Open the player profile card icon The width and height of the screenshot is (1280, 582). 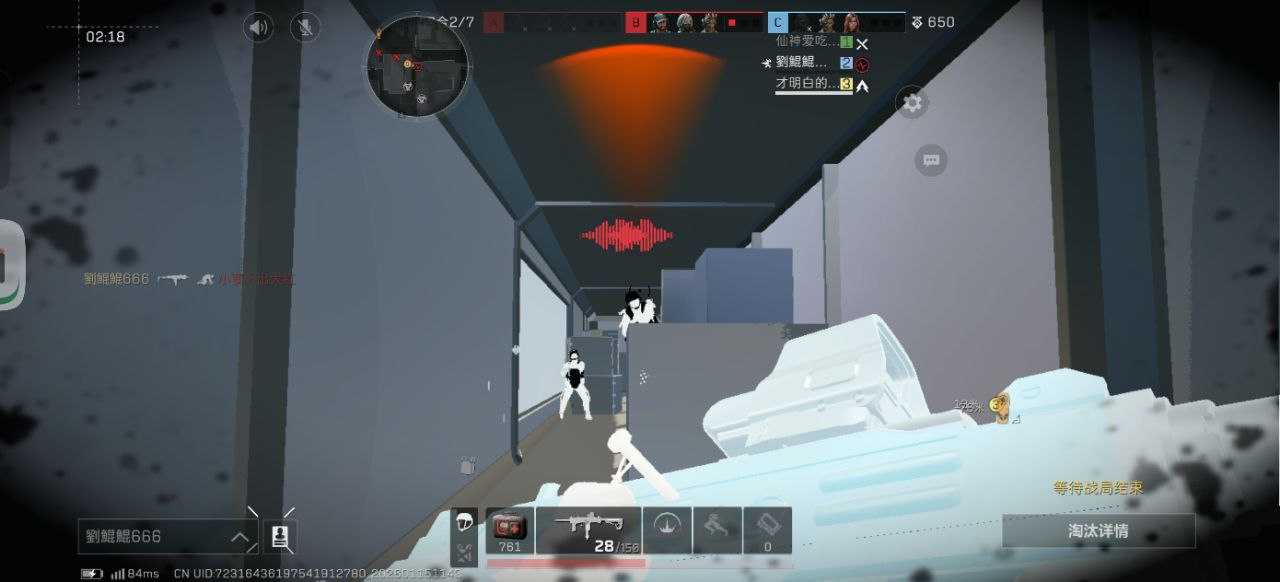pyautogui.click(x=281, y=537)
